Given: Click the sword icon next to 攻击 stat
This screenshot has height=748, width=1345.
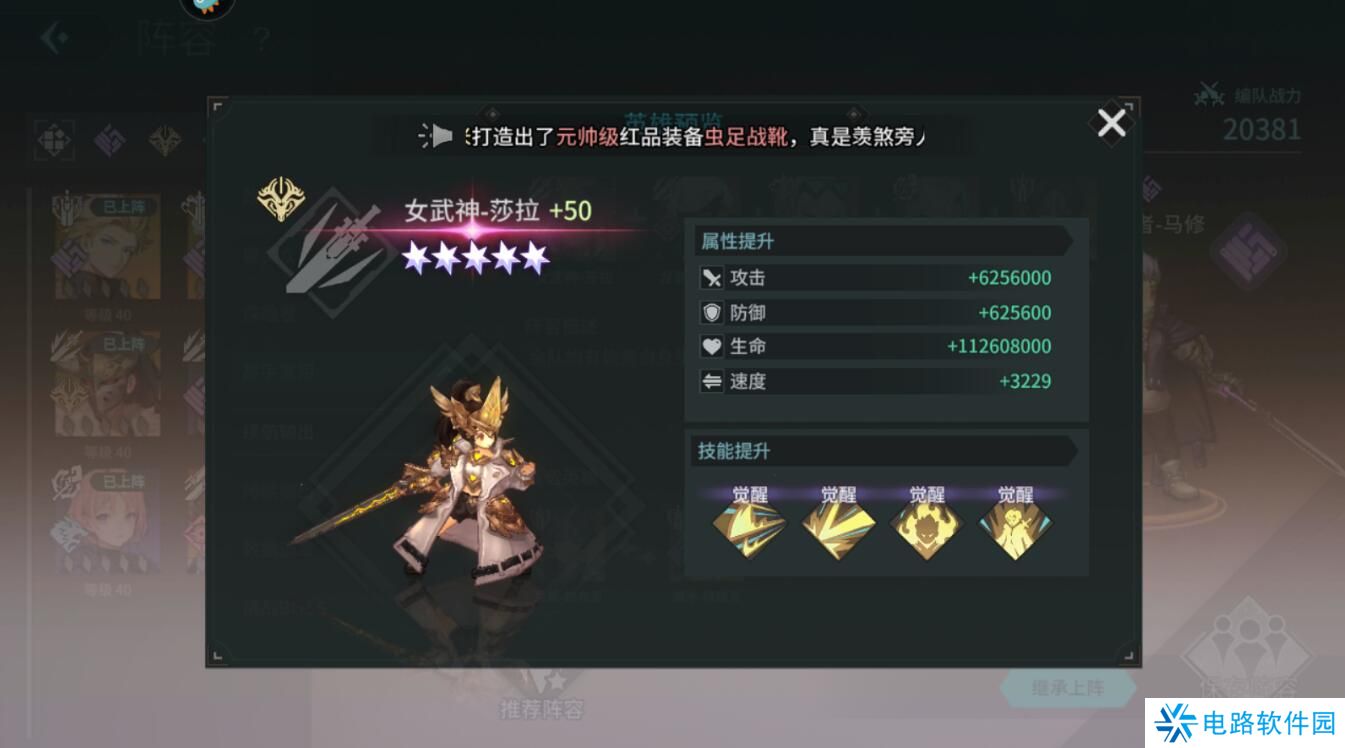Looking at the screenshot, I should click(713, 278).
